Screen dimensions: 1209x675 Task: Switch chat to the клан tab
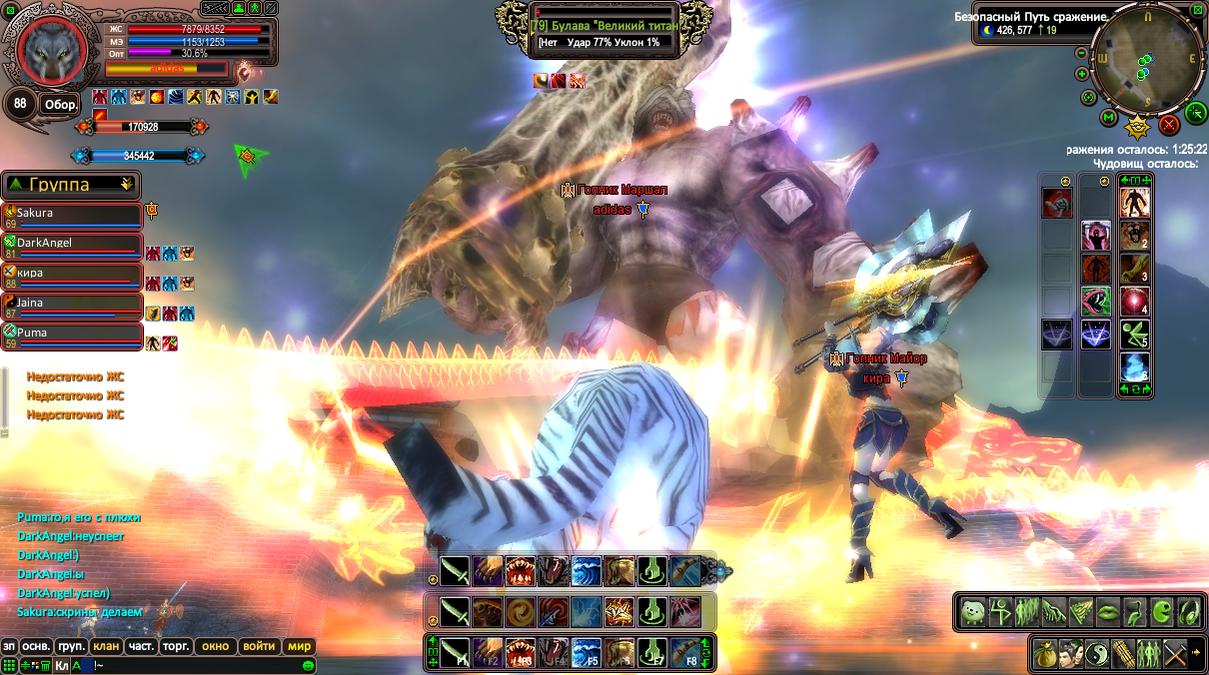click(x=106, y=646)
